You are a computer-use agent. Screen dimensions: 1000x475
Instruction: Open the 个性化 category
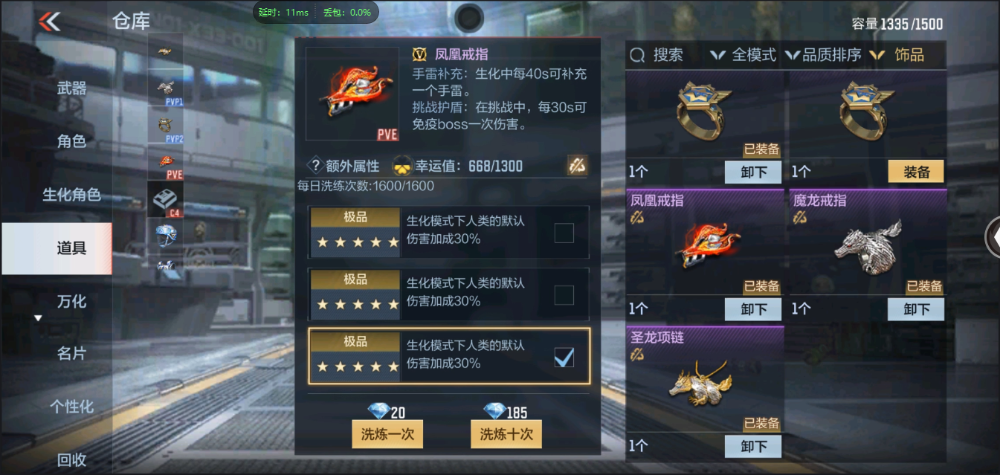(x=71, y=406)
